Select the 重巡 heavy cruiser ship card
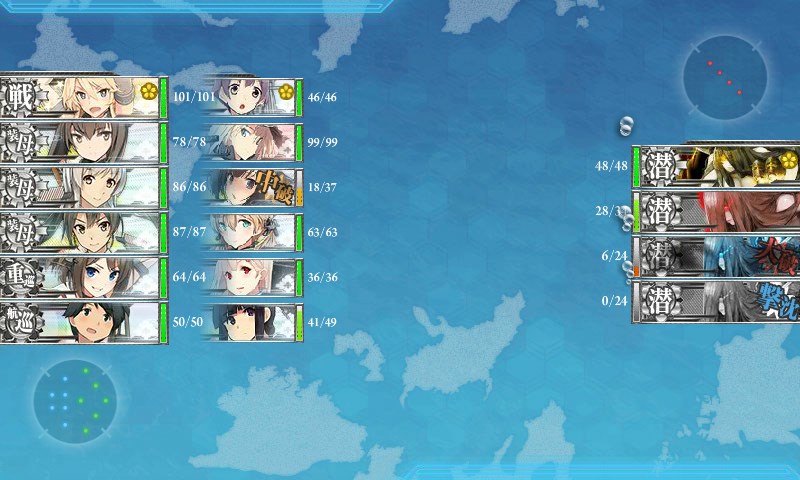The width and height of the screenshot is (800, 480). click(x=80, y=277)
